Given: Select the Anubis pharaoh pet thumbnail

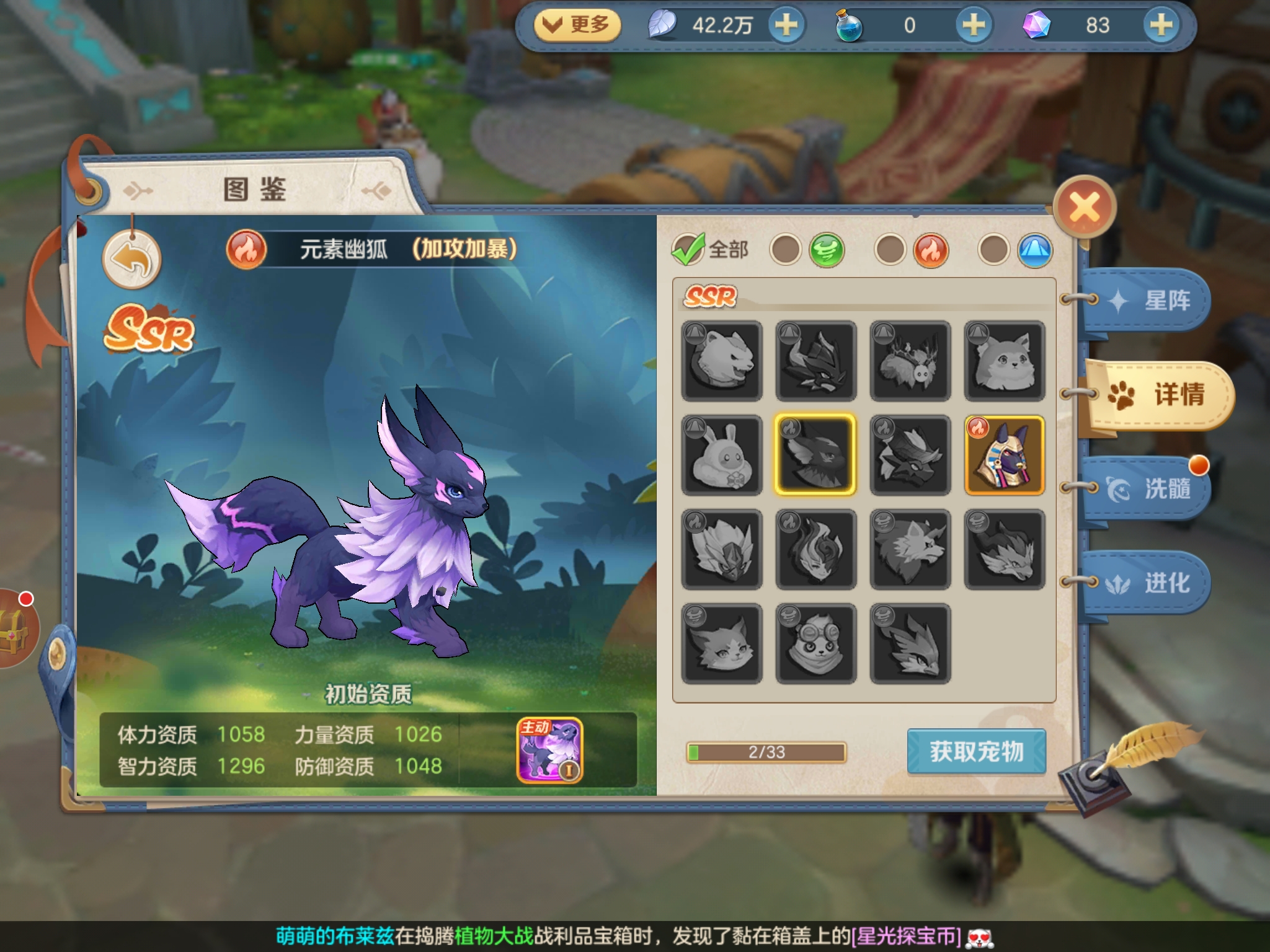Looking at the screenshot, I should pyautogui.click(x=1004, y=455).
